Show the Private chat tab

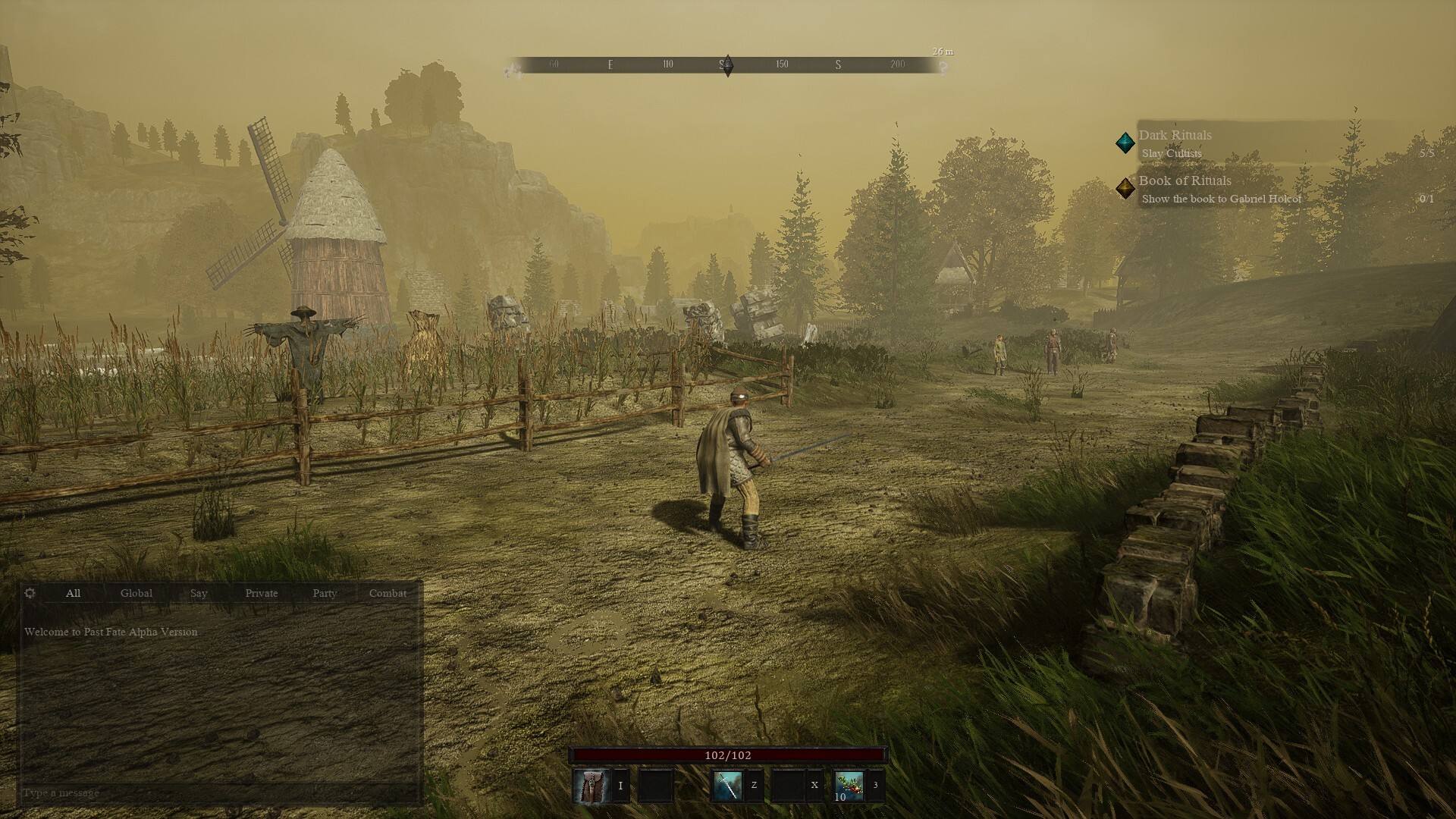click(262, 593)
